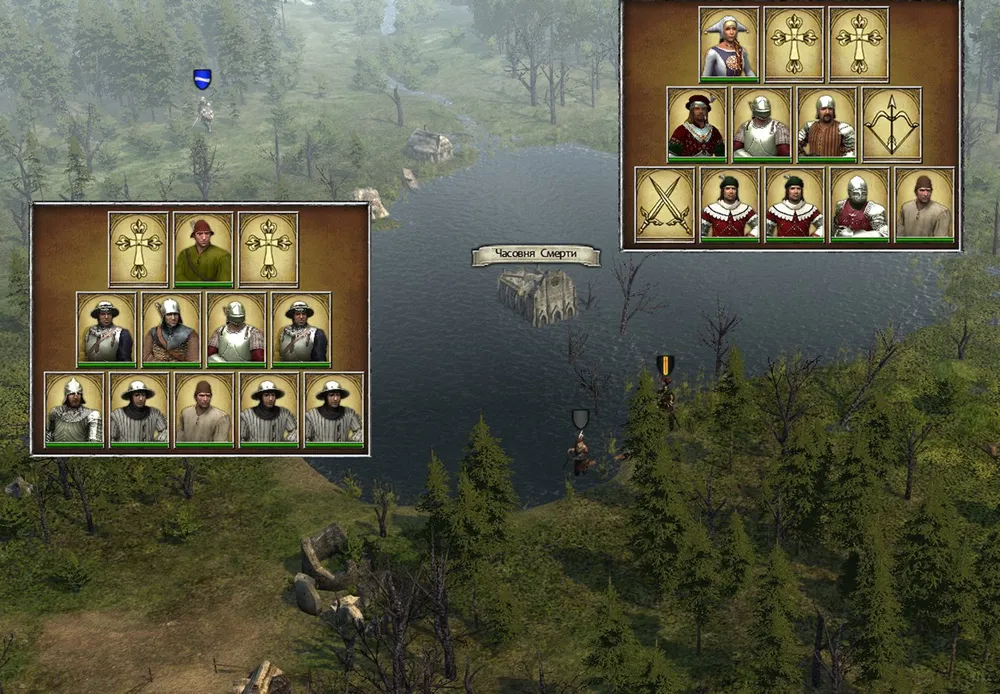
Task: Click the Часовня Смерти location label
Action: coord(536,256)
